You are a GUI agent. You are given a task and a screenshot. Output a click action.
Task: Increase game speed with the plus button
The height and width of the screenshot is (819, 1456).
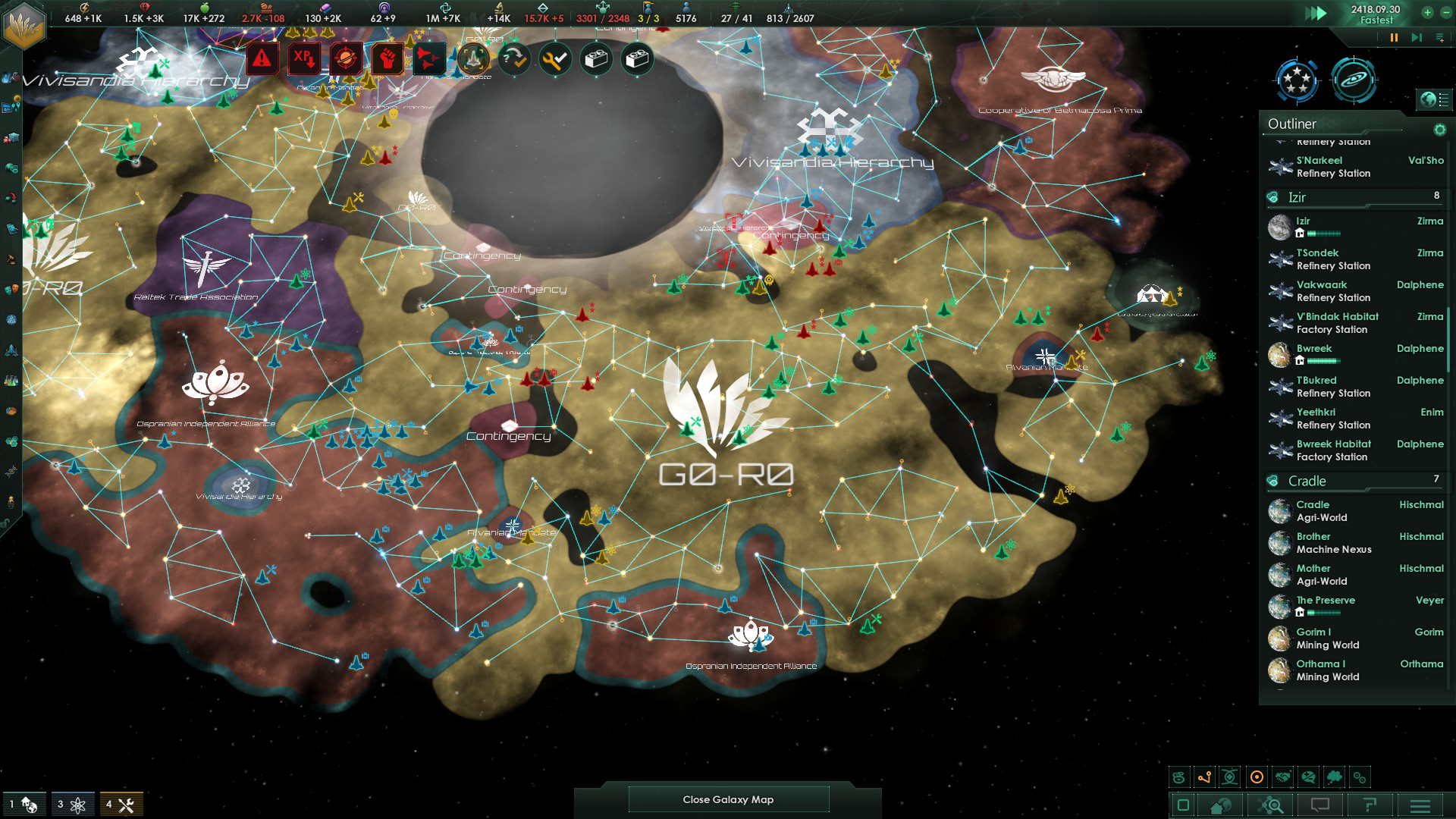tap(1427, 12)
